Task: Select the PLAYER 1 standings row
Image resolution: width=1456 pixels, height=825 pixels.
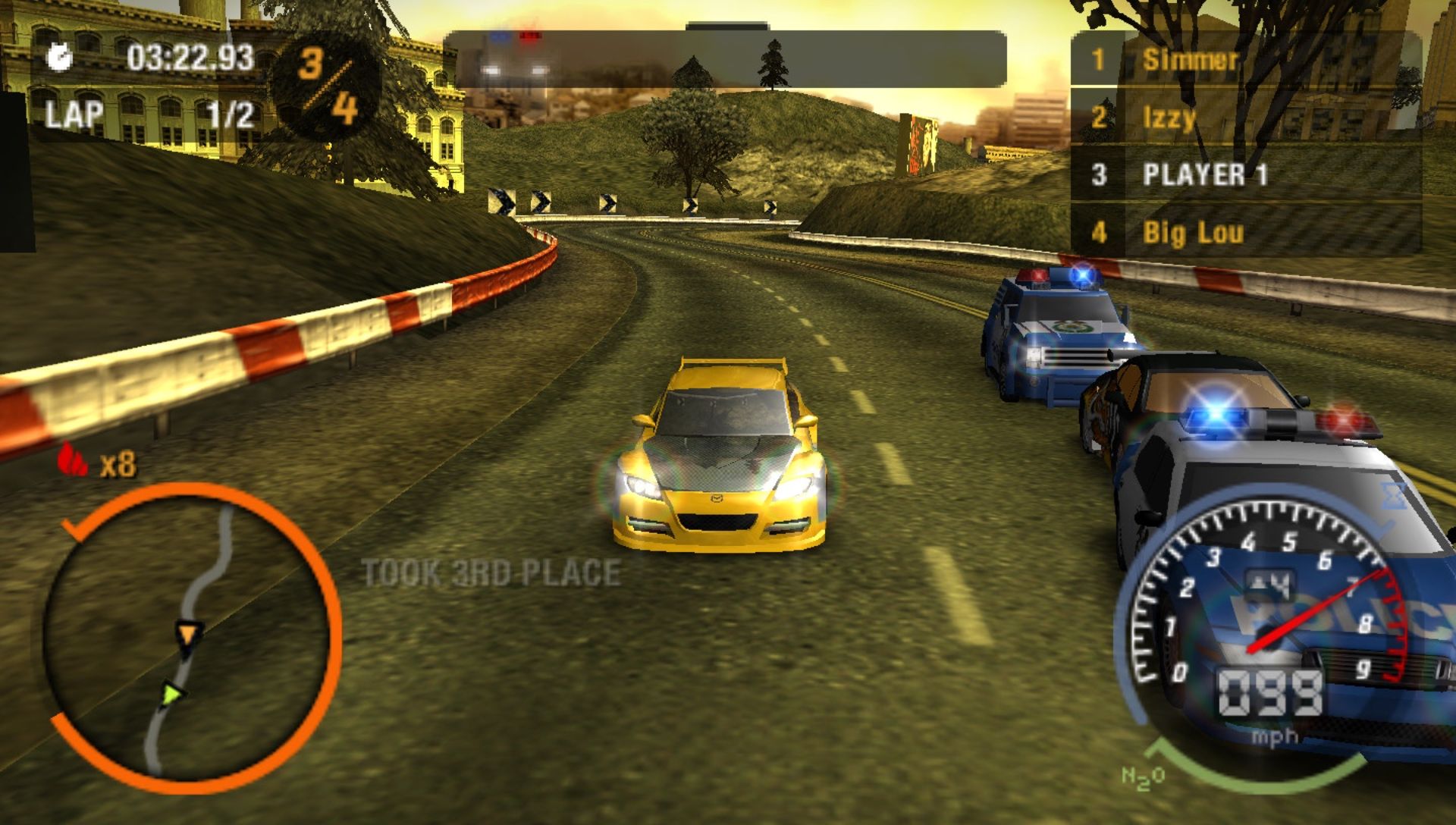Action: pos(1244,174)
